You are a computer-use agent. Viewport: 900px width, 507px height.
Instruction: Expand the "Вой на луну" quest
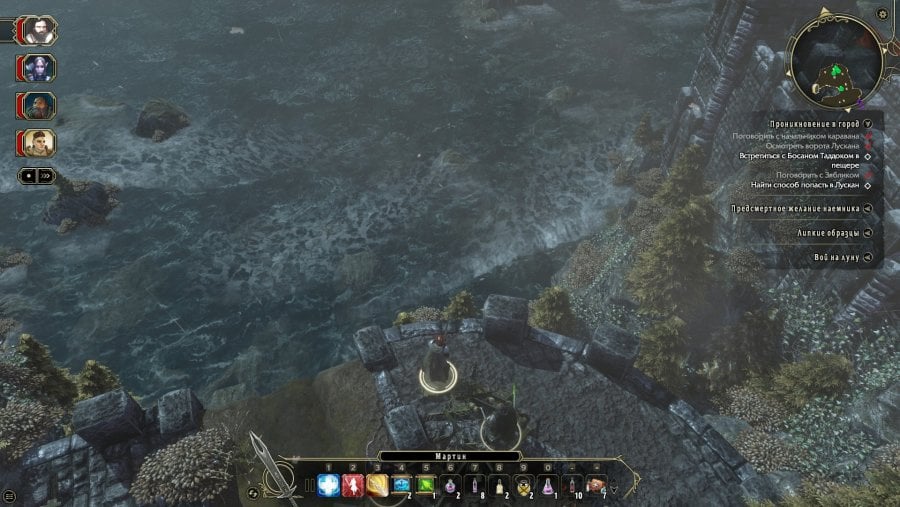click(x=868, y=257)
